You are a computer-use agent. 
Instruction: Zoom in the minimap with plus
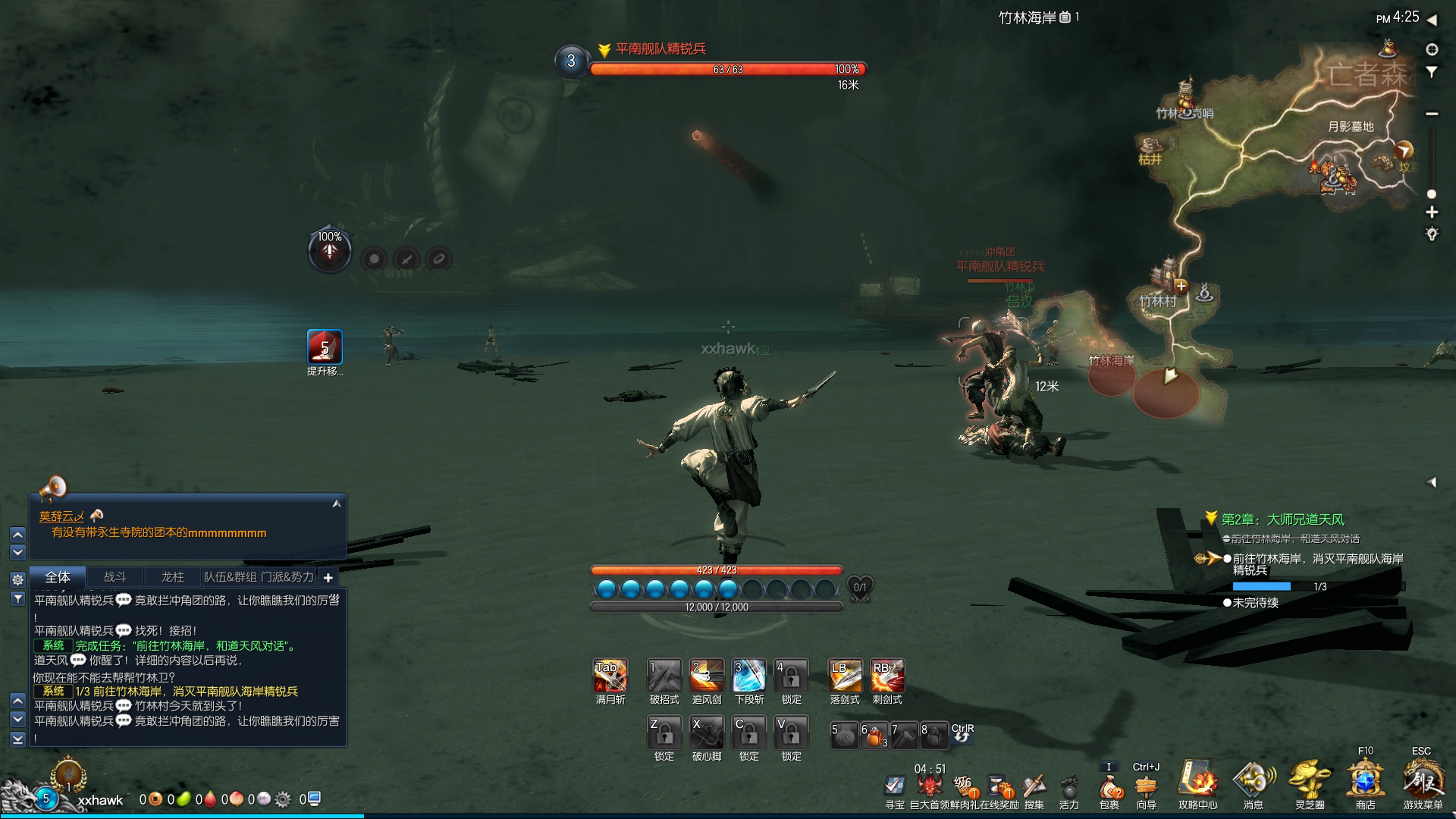1432,212
